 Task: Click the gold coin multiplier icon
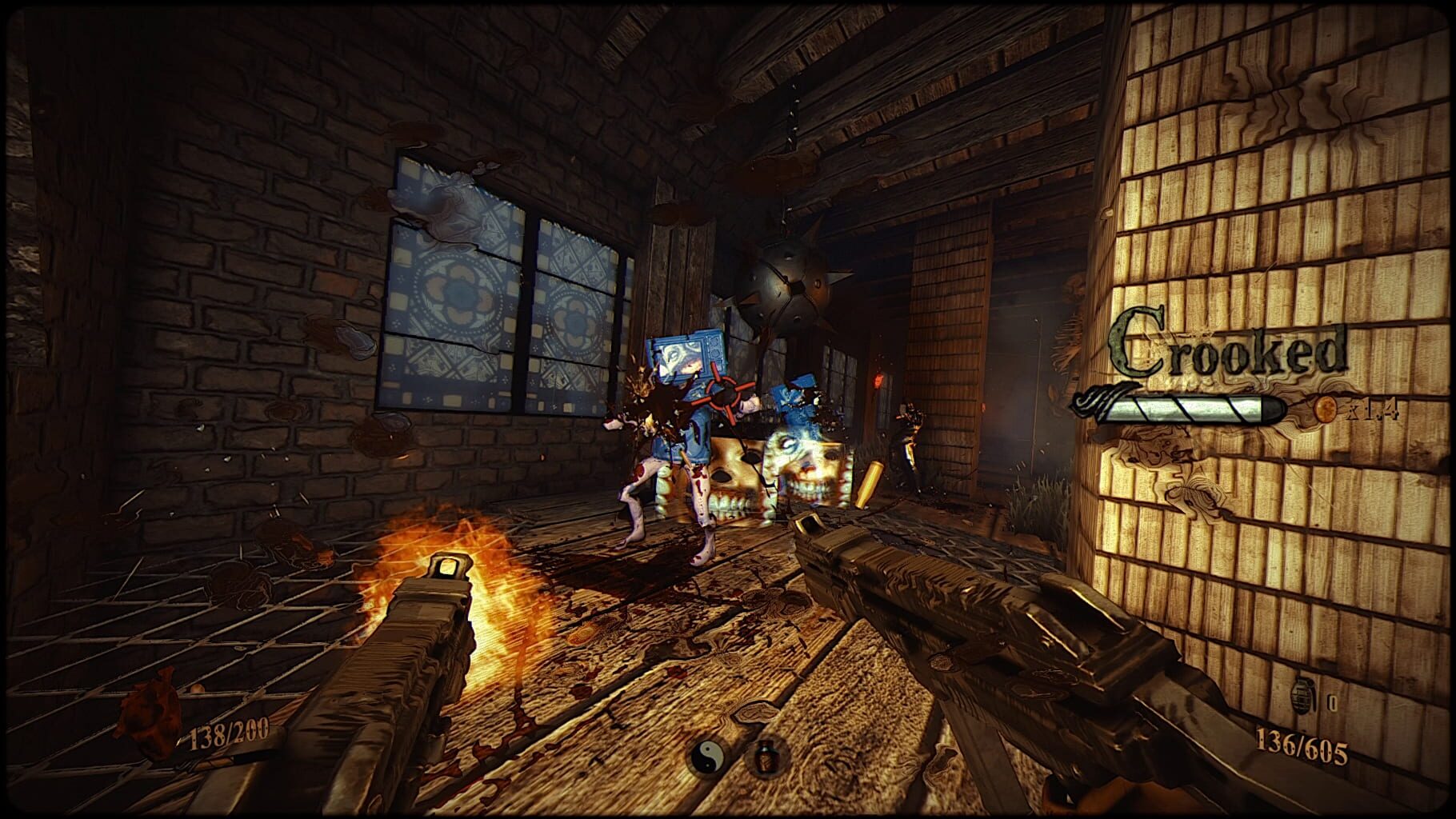point(1324,410)
